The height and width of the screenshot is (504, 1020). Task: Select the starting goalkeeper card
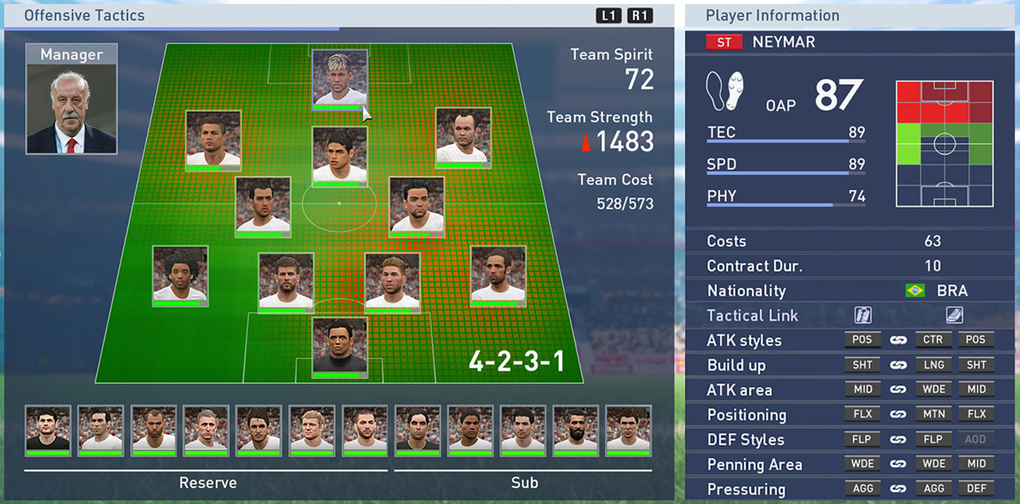[340, 347]
